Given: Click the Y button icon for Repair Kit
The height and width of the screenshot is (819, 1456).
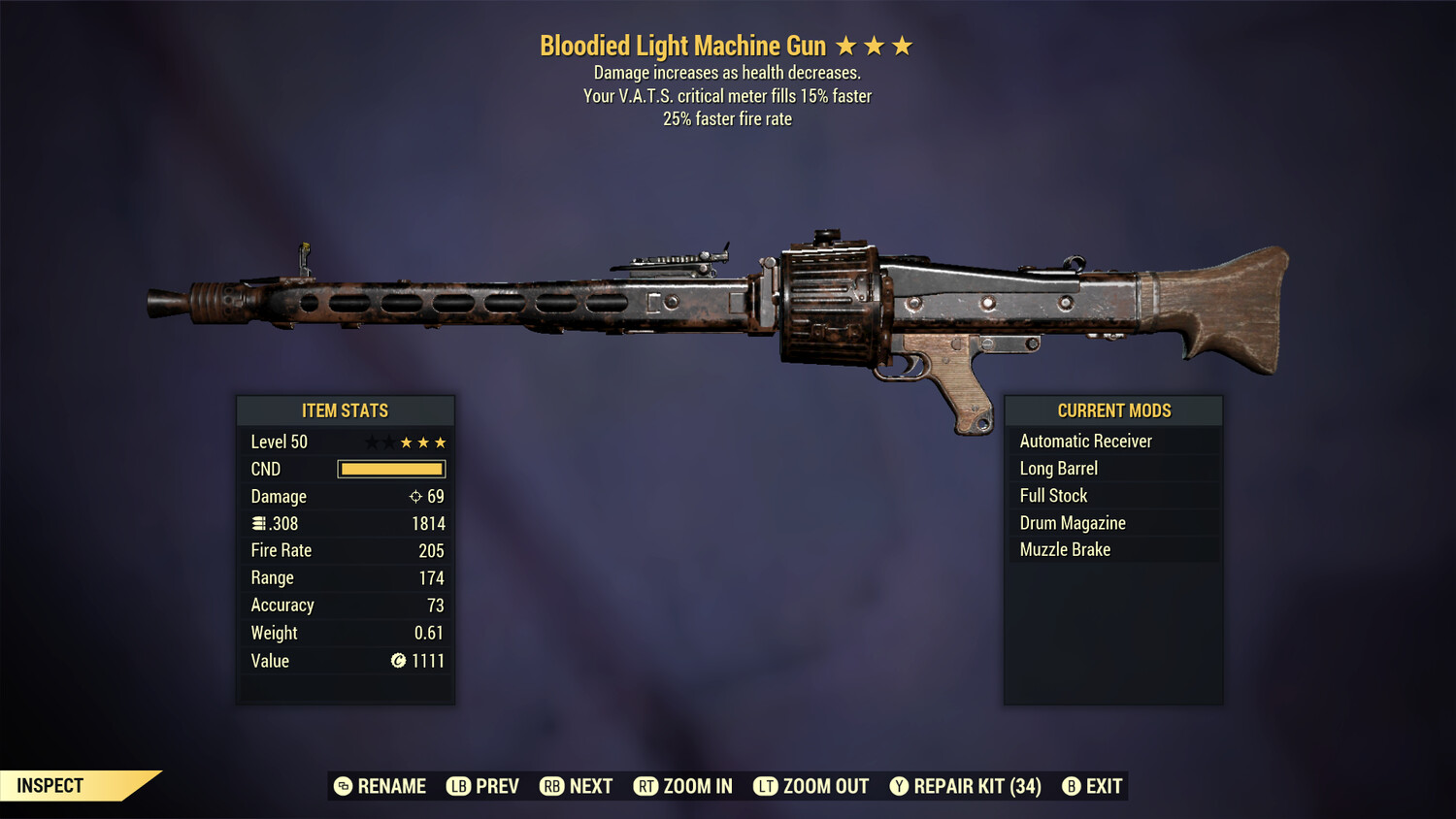Looking at the screenshot, I should point(899,786).
